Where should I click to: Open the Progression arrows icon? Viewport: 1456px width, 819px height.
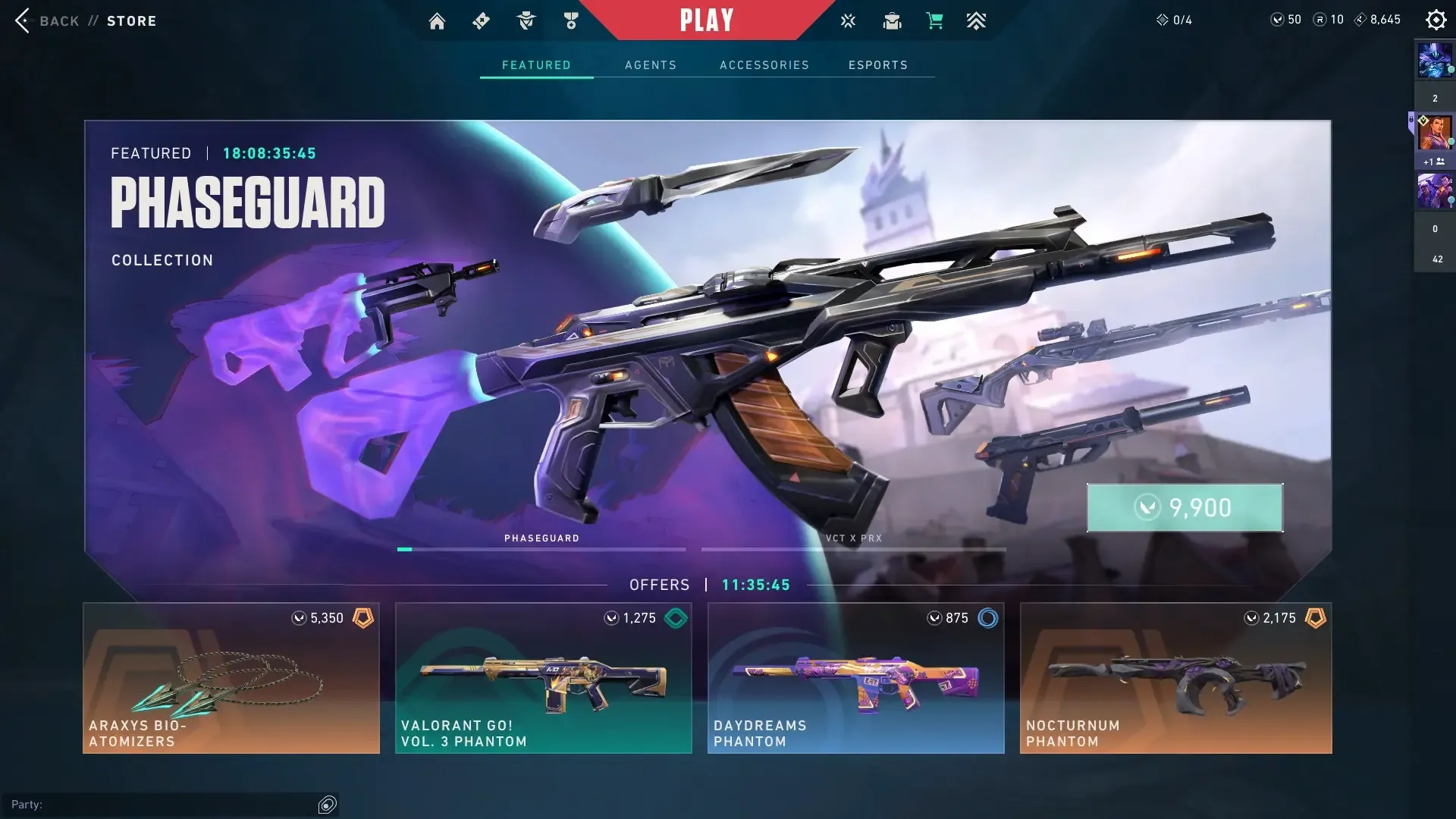[x=976, y=20]
